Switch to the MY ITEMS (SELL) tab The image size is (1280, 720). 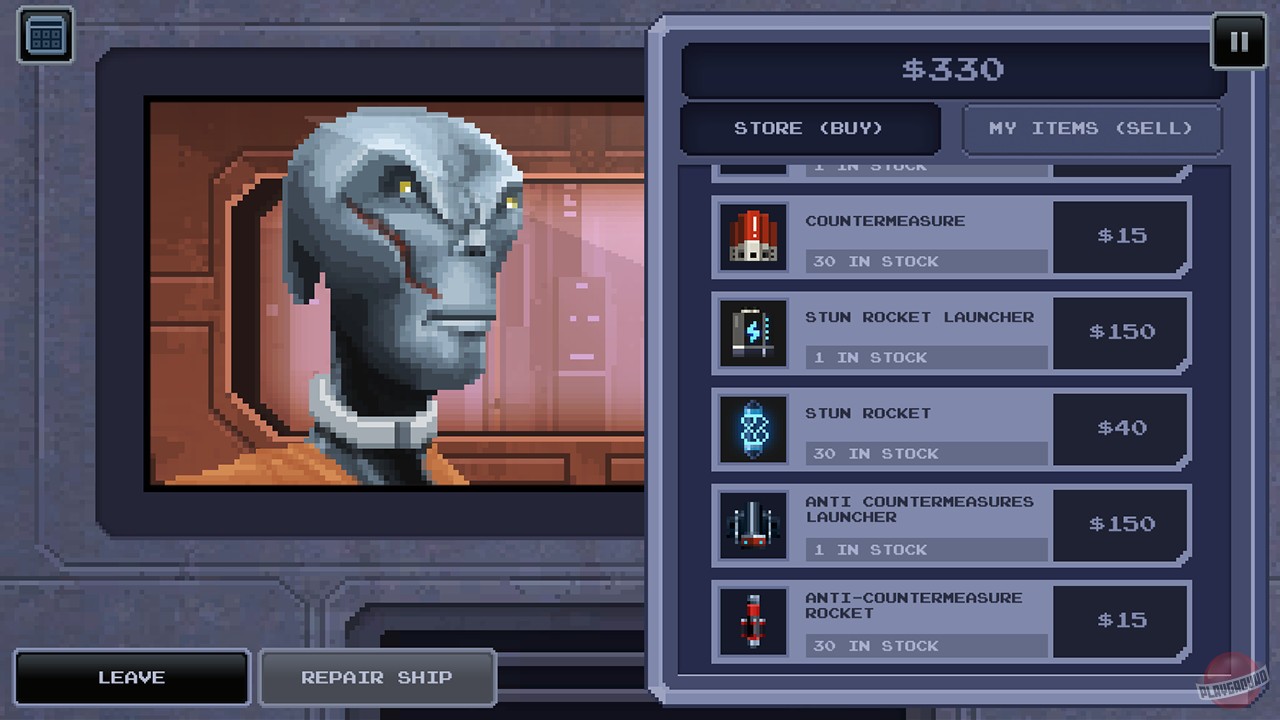point(1092,128)
